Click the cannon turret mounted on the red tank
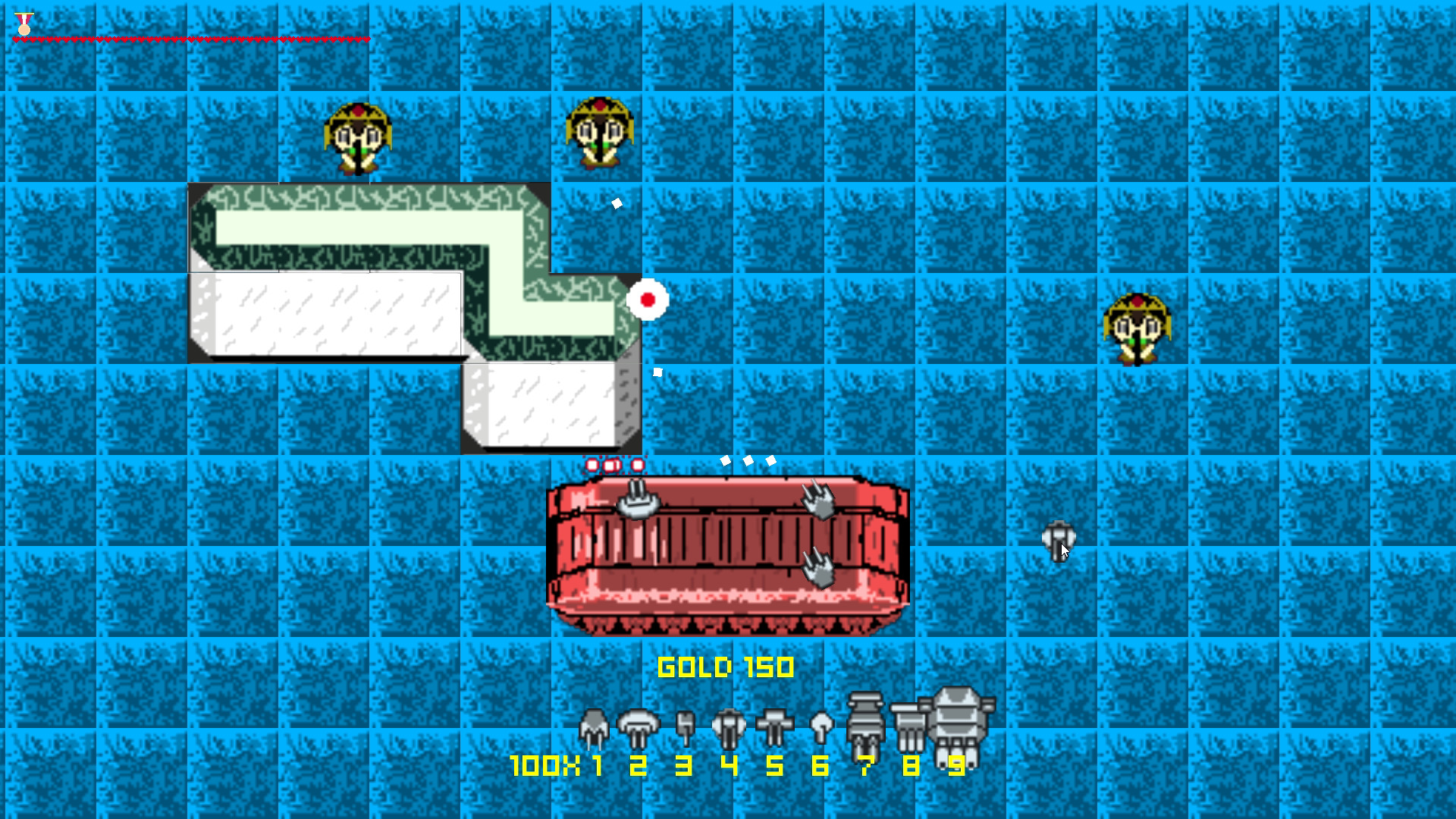This screenshot has width=1456, height=819. tap(637, 504)
